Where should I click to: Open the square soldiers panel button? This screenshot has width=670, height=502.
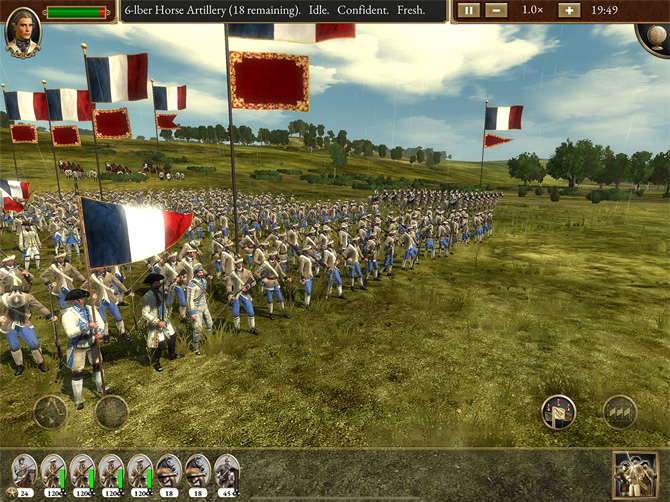tap(636, 474)
